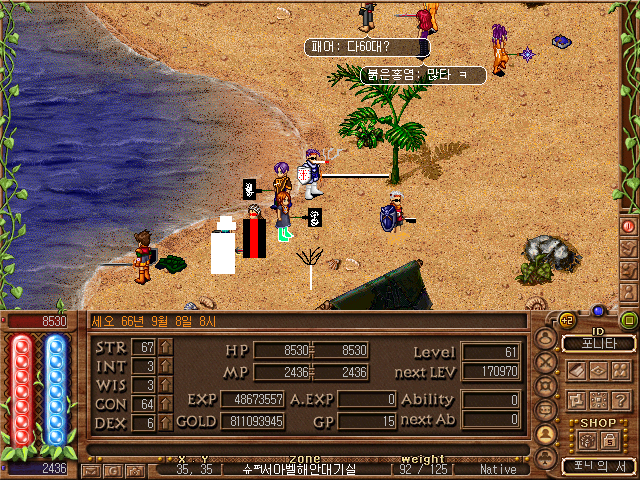Select the green round button near ID panel
The image size is (640, 480).
[x=629, y=320]
